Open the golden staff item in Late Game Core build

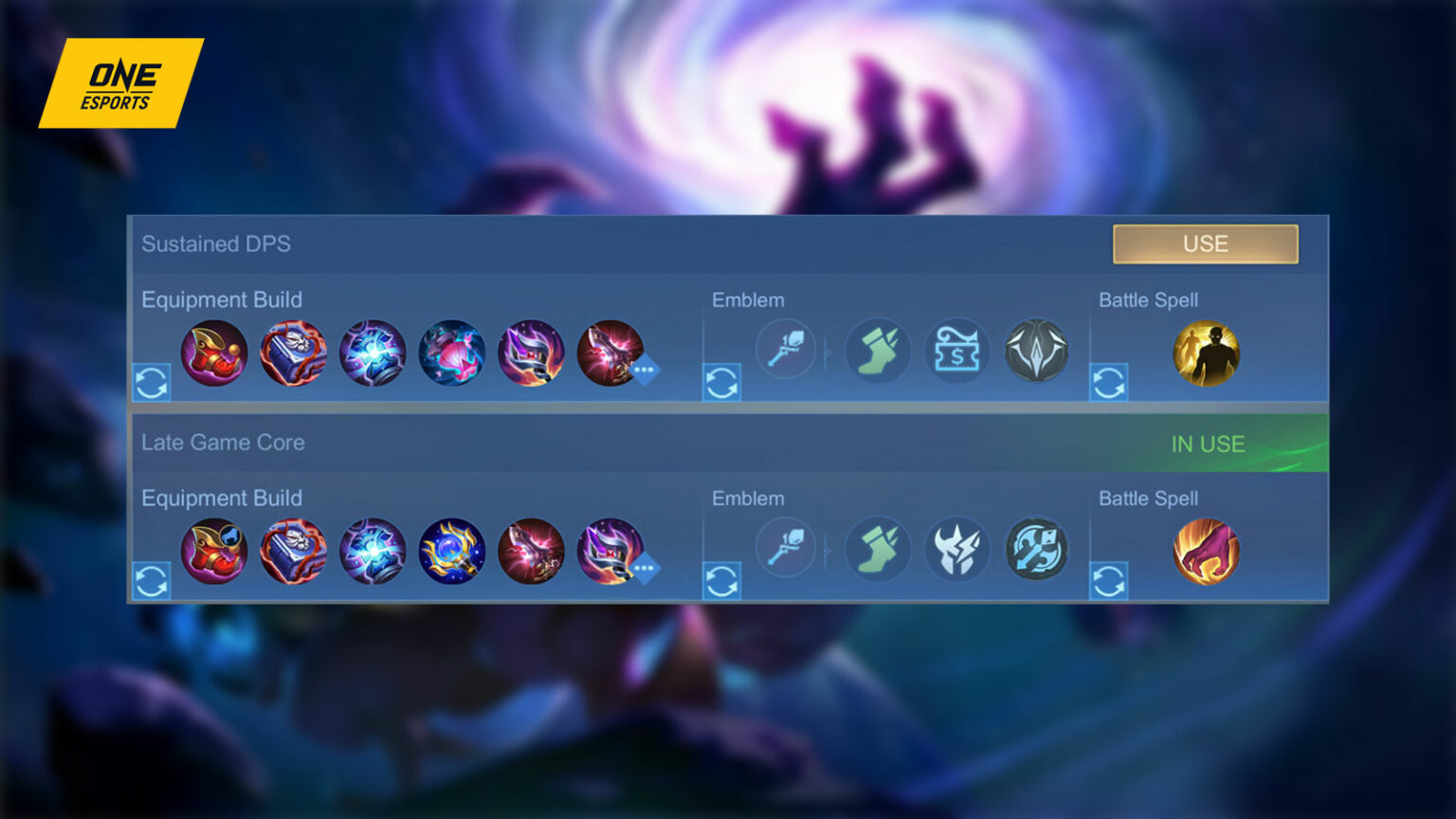click(x=453, y=552)
